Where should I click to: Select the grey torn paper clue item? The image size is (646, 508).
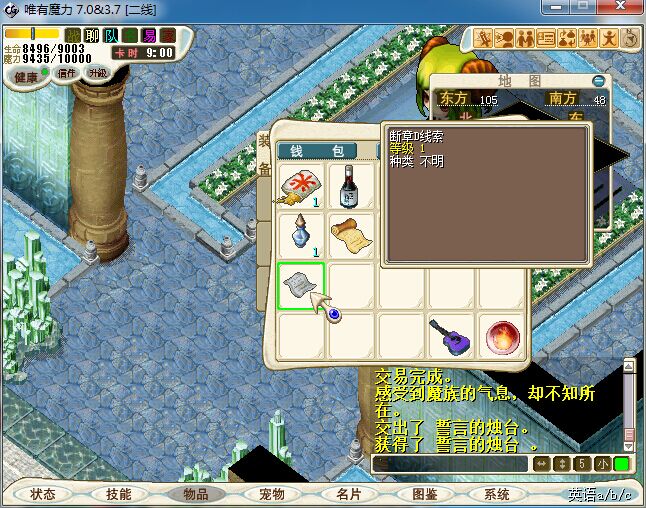point(300,287)
